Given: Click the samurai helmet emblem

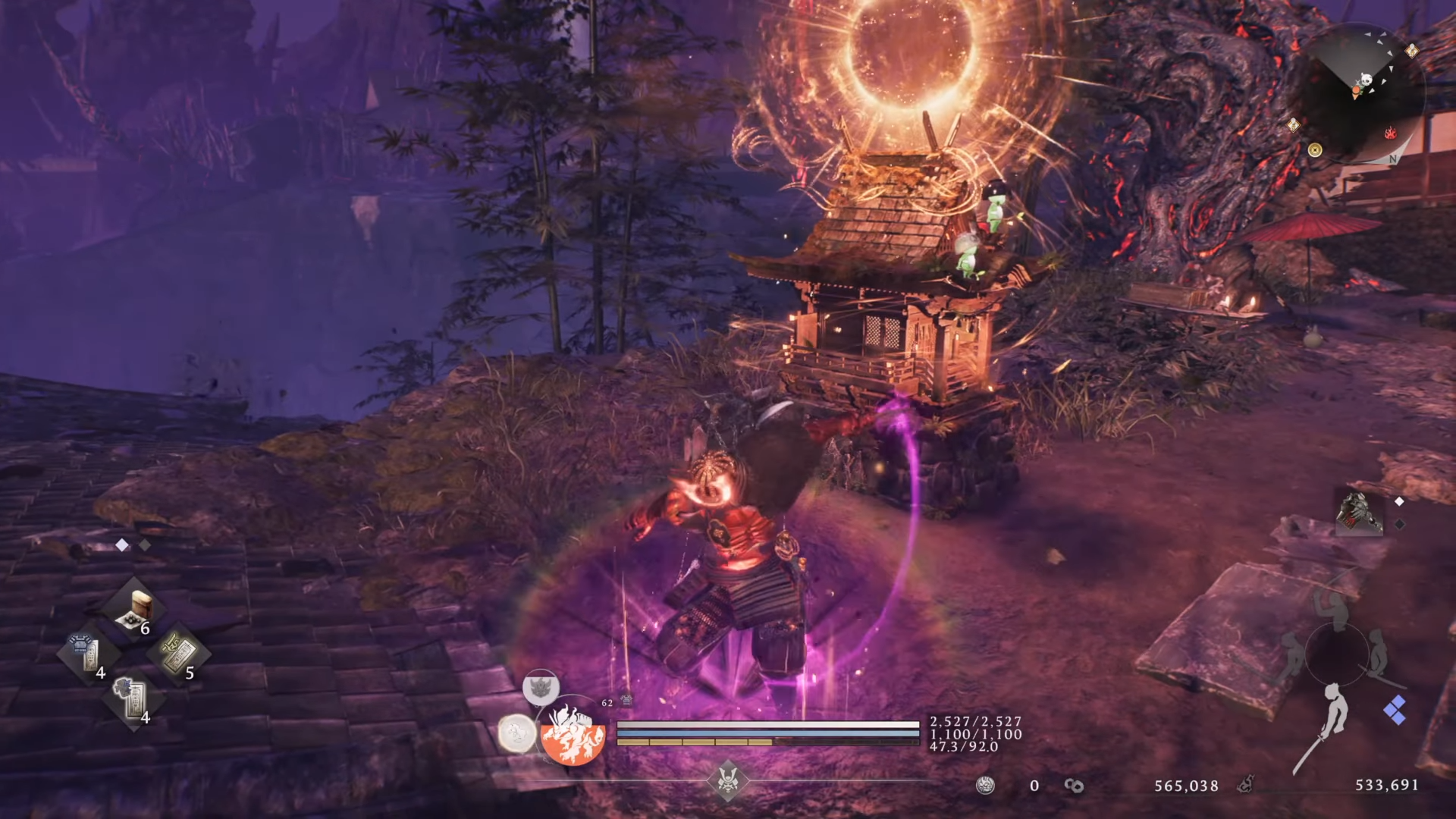Looking at the screenshot, I should [x=727, y=780].
